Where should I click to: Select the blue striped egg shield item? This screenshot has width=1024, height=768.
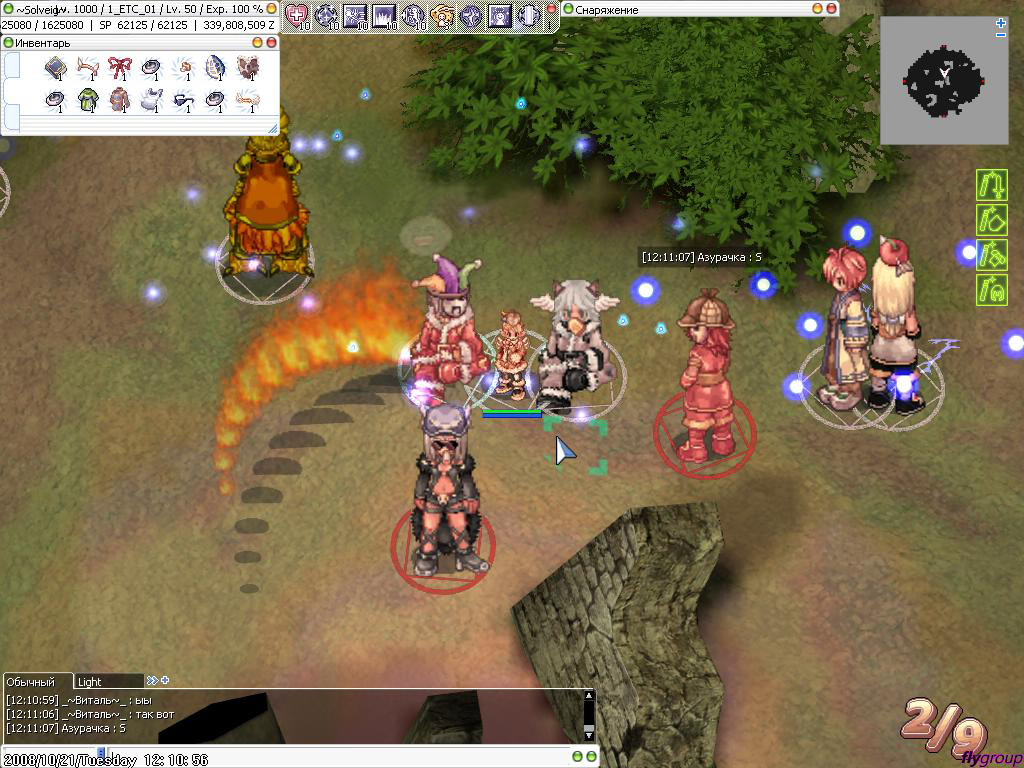point(215,68)
